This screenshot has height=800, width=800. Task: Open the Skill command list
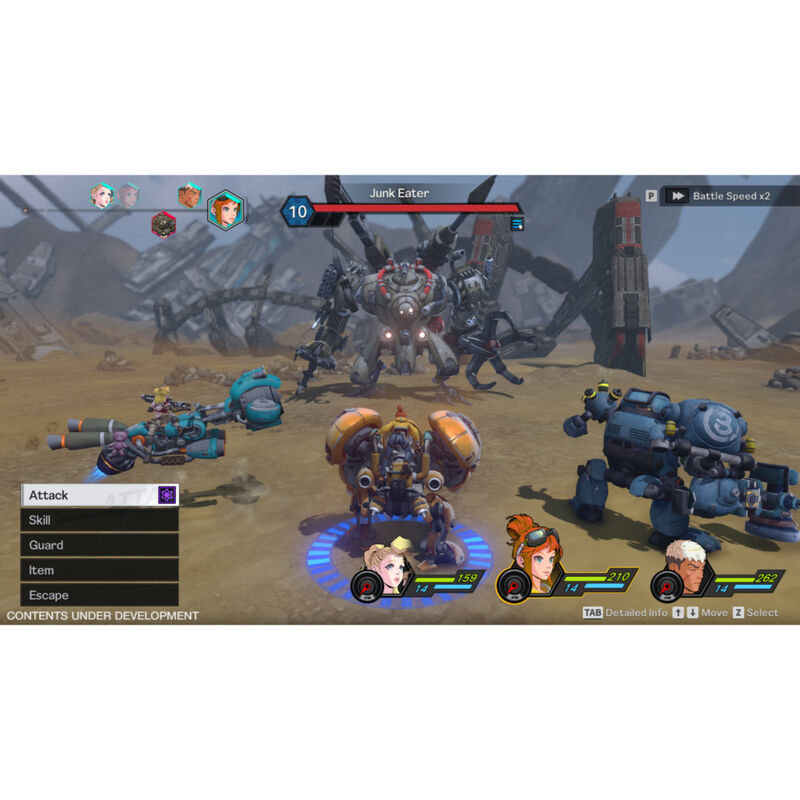pos(98,520)
